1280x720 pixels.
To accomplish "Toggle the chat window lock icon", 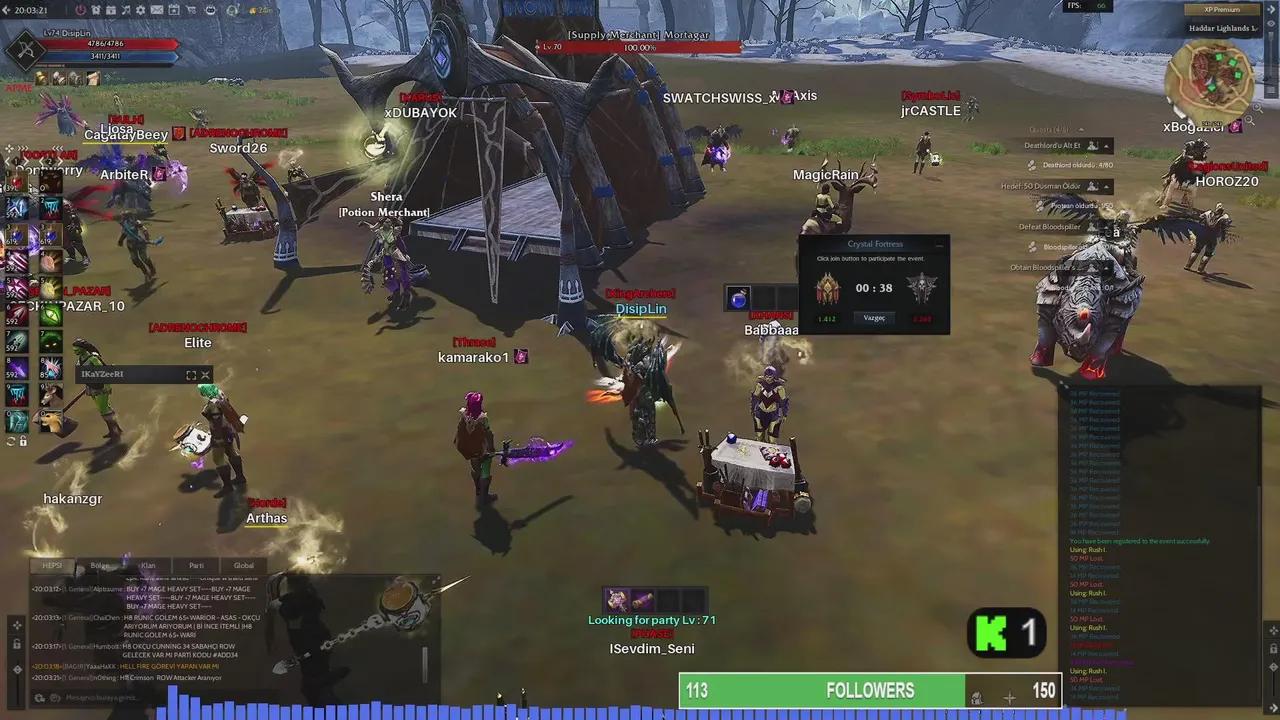I will 17,642.
